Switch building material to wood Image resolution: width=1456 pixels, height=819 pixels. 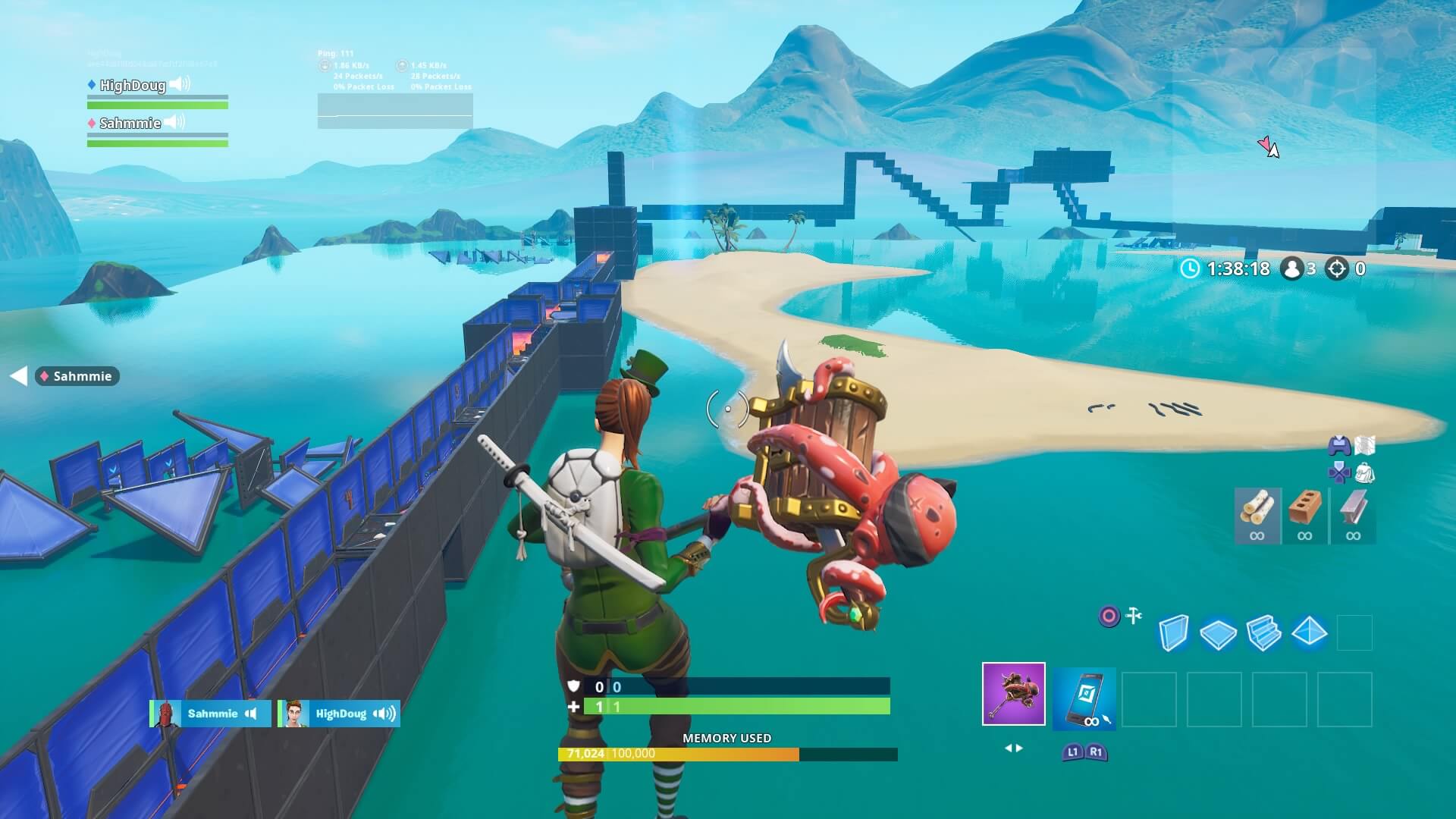coord(1257,516)
